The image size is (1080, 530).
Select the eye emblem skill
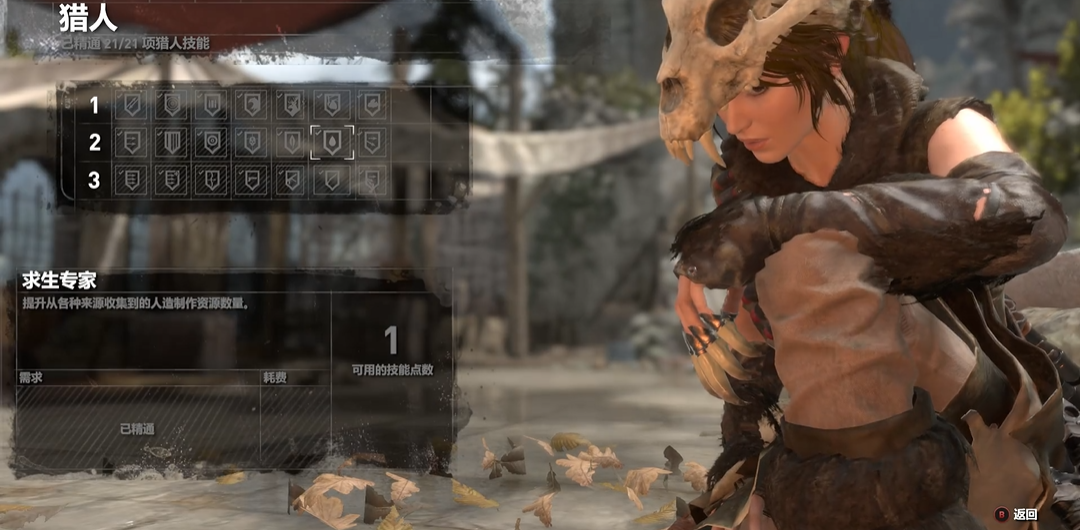coord(212,141)
